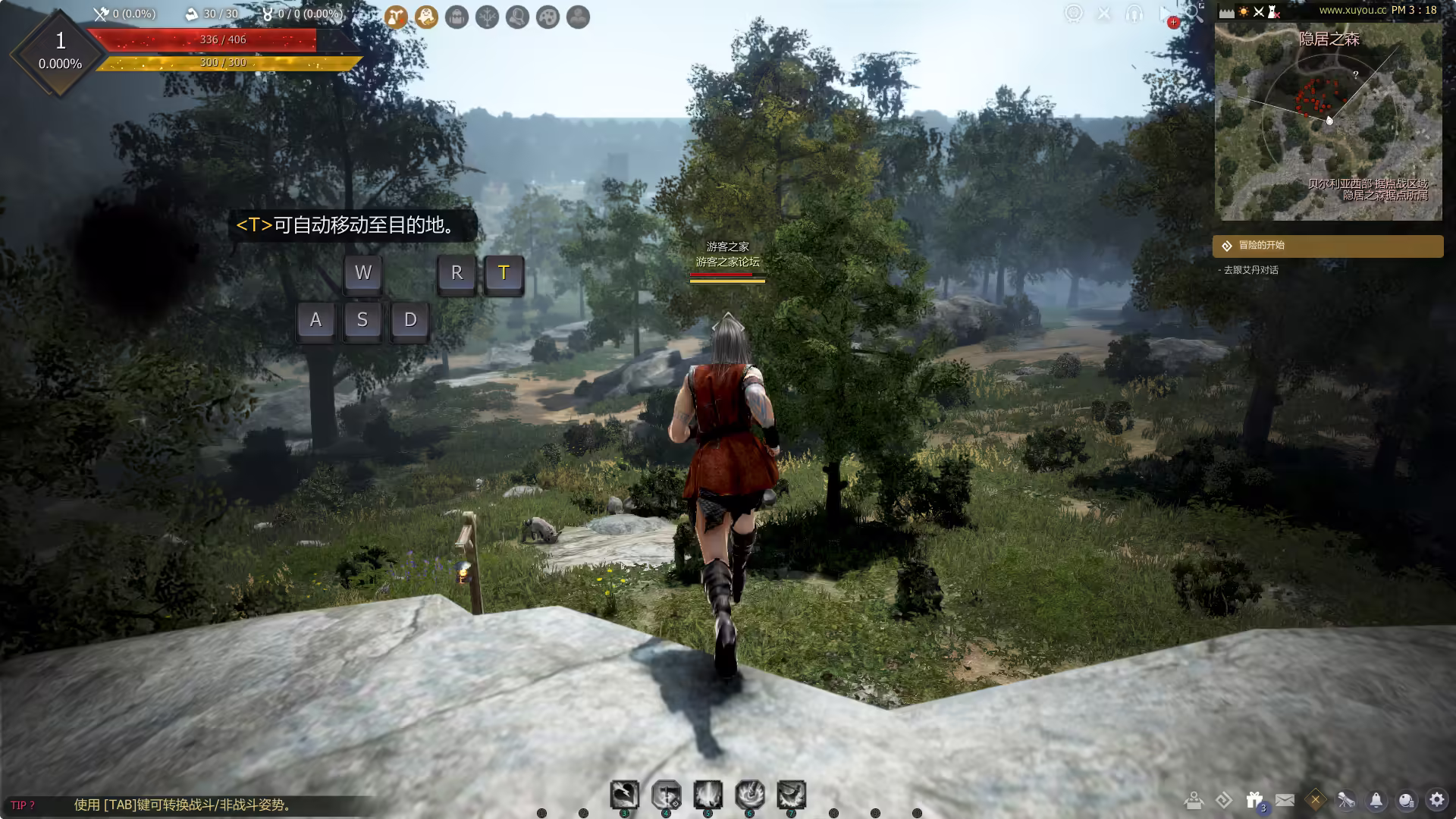Viewport: 1456px width, 819px height.
Task: Open the tree-shaped skill icon
Action: click(487, 17)
